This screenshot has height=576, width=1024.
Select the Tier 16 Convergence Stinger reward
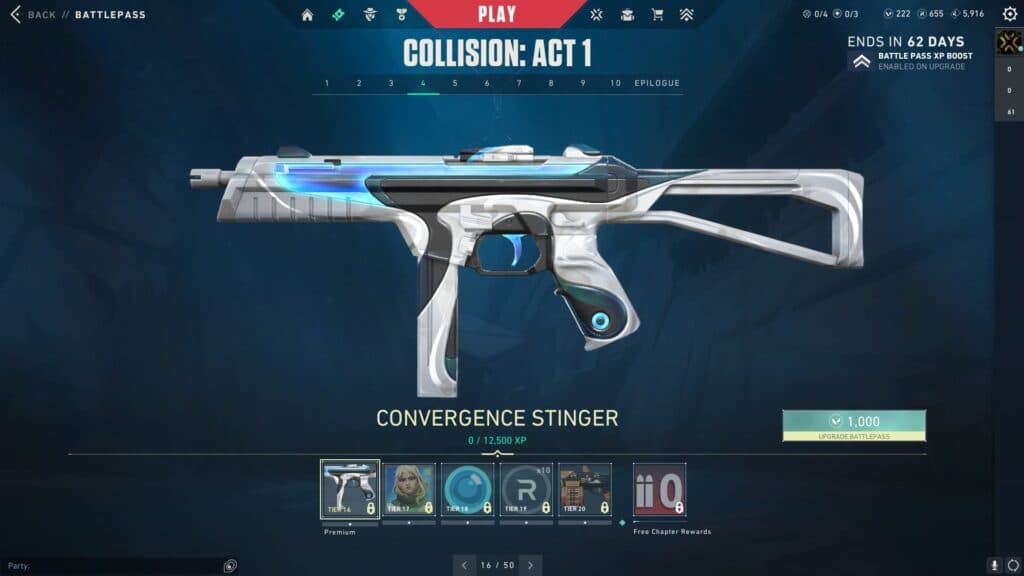pos(350,490)
